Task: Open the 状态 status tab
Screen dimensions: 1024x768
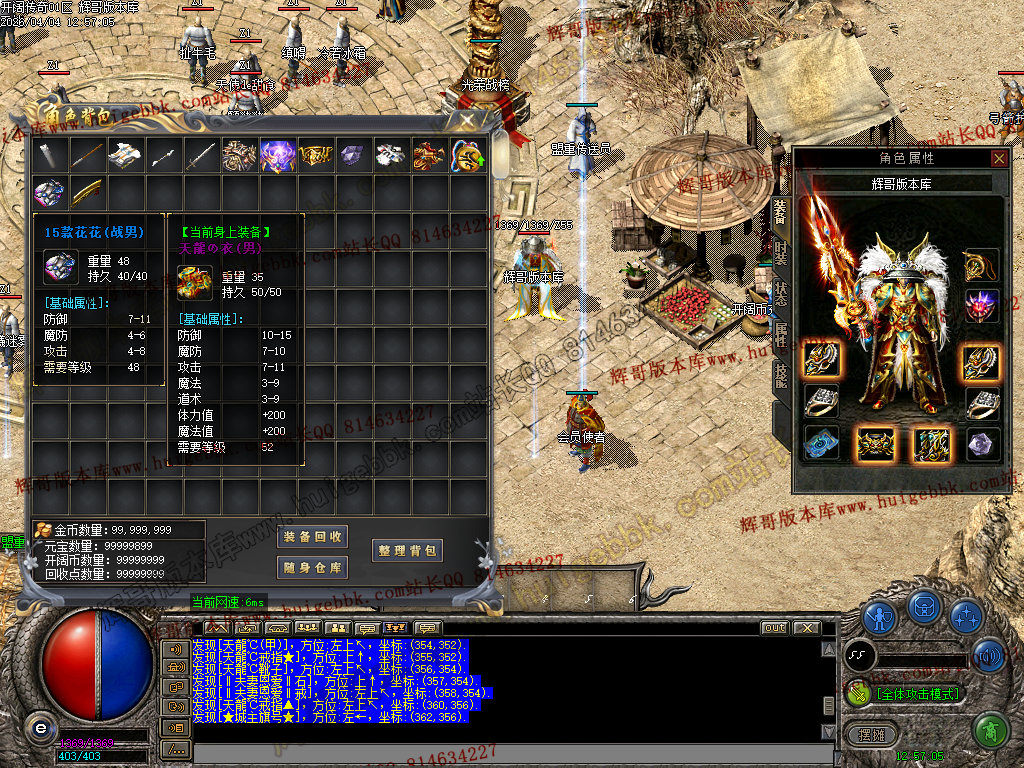Action: (781, 295)
